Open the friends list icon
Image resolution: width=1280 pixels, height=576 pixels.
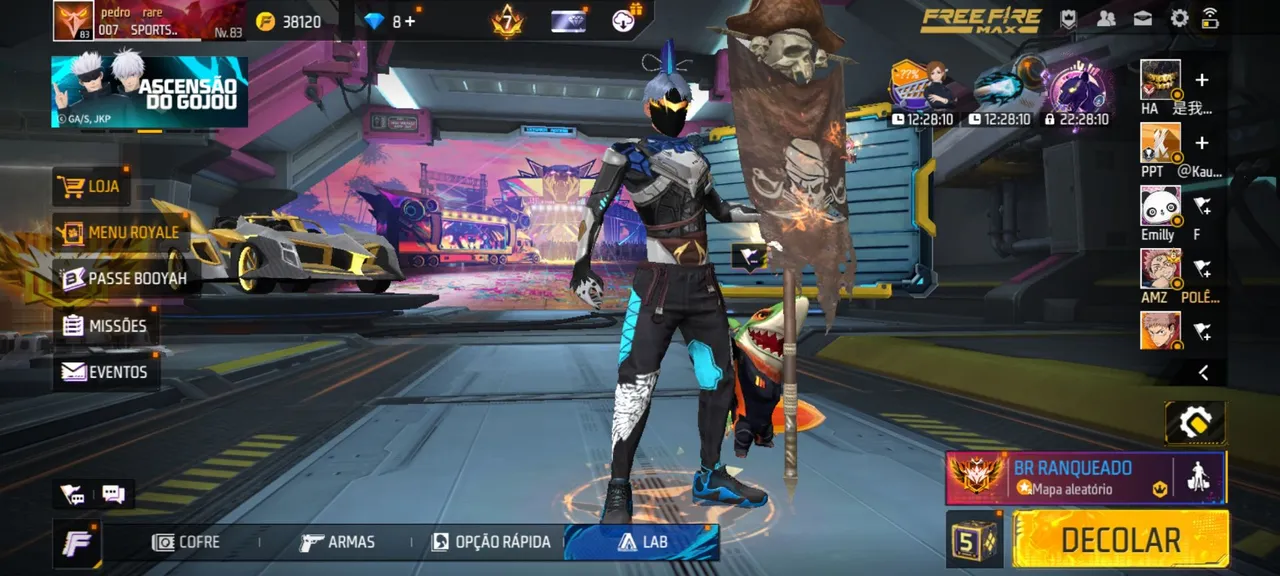tap(1106, 18)
